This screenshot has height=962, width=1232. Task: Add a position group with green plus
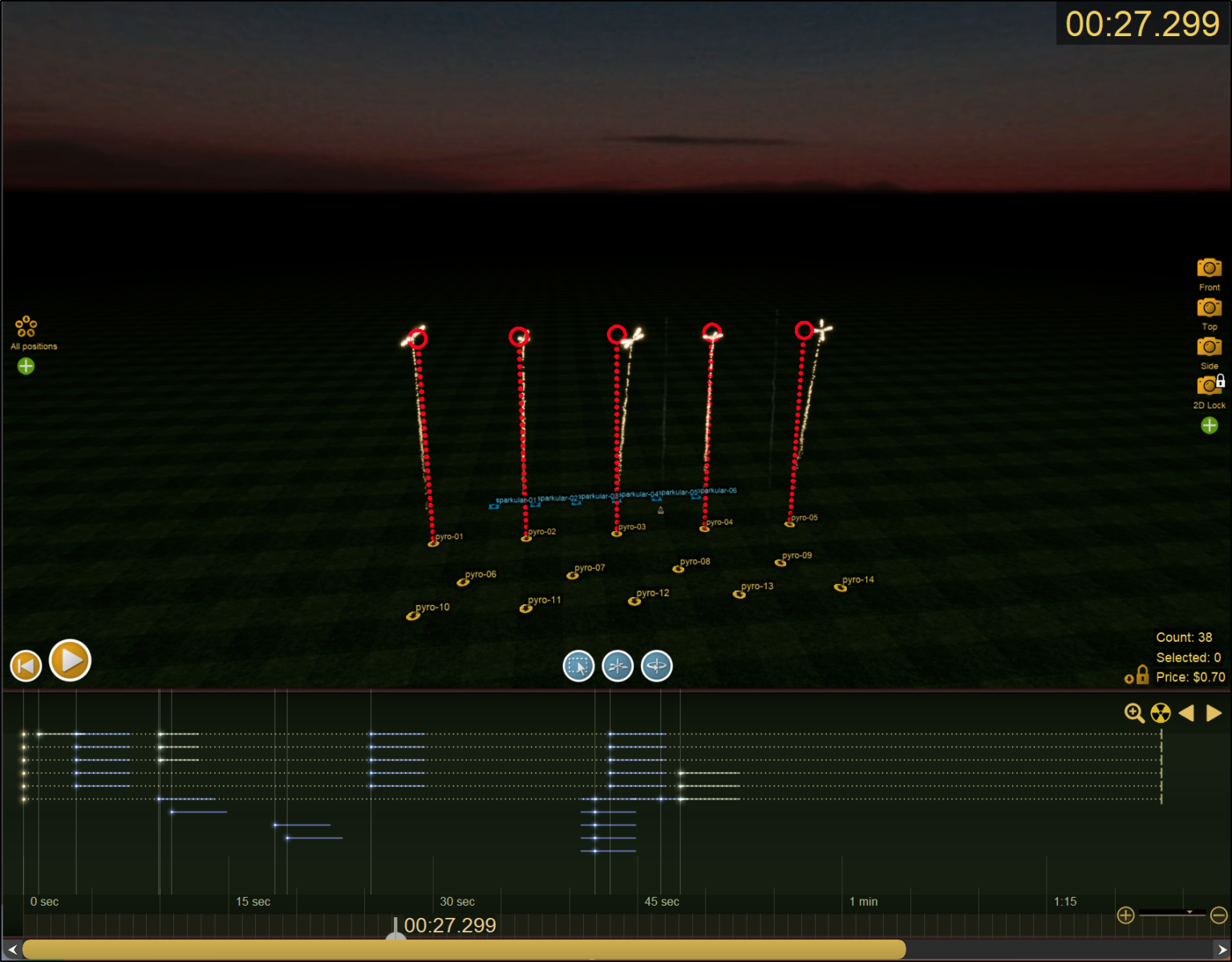(26, 366)
